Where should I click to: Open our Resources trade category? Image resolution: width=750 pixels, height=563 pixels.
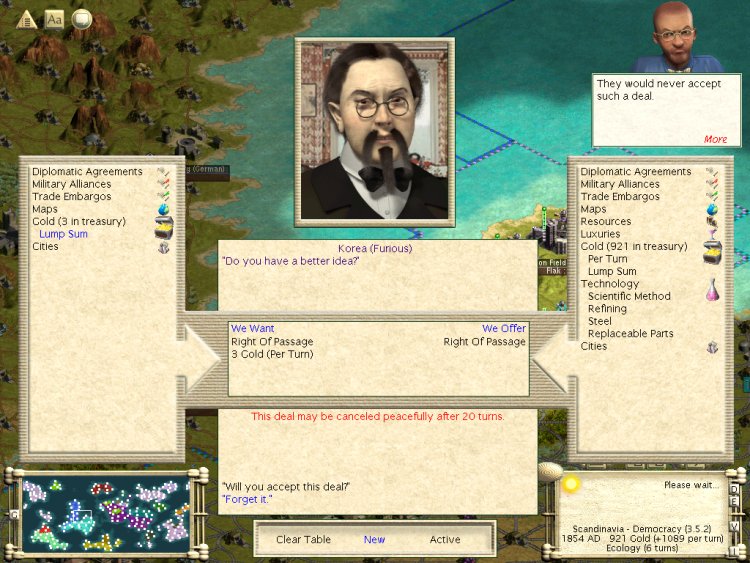tap(605, 221)
